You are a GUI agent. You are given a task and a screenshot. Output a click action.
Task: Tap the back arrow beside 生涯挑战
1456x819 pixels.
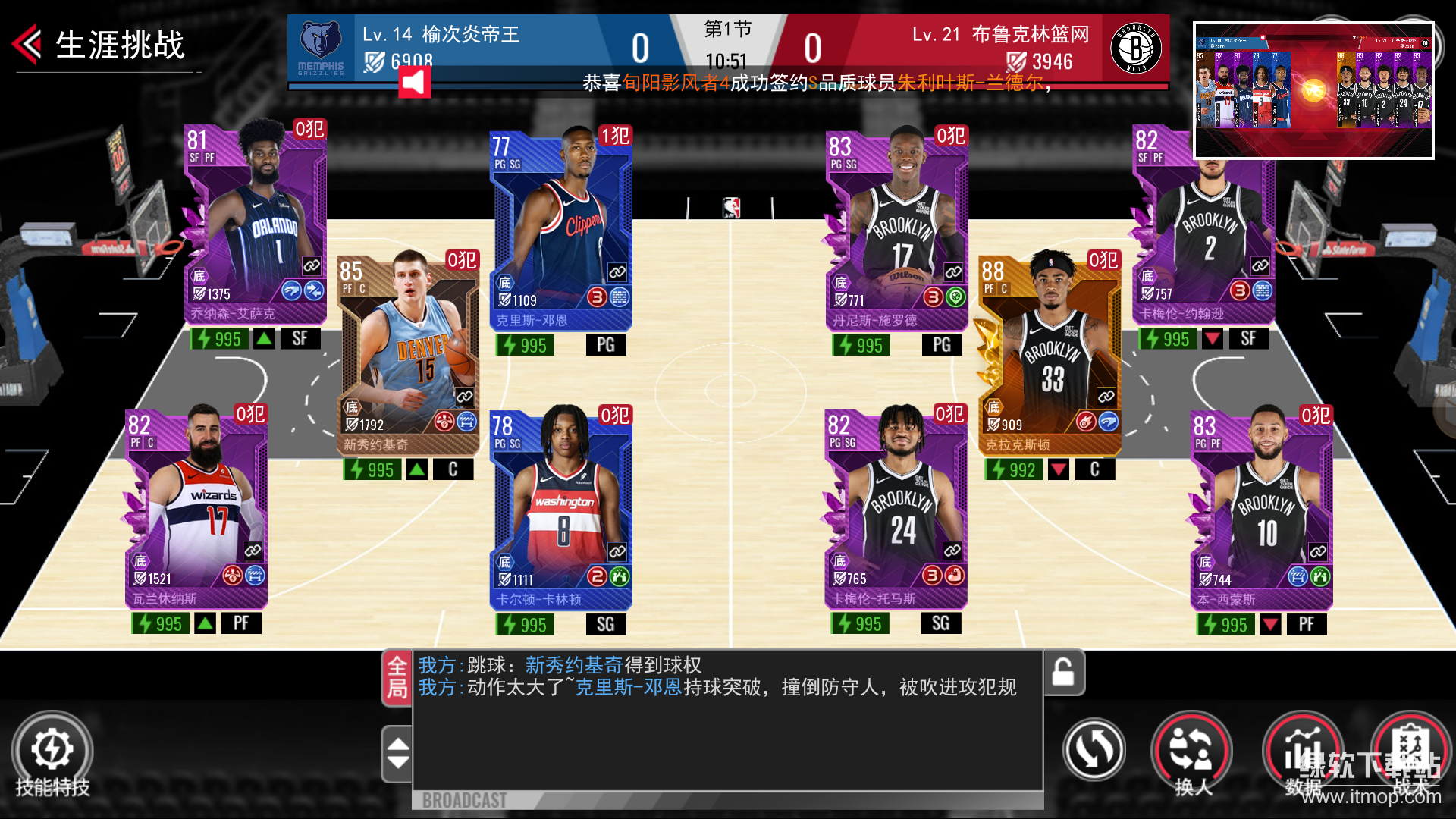pos(25,44)
